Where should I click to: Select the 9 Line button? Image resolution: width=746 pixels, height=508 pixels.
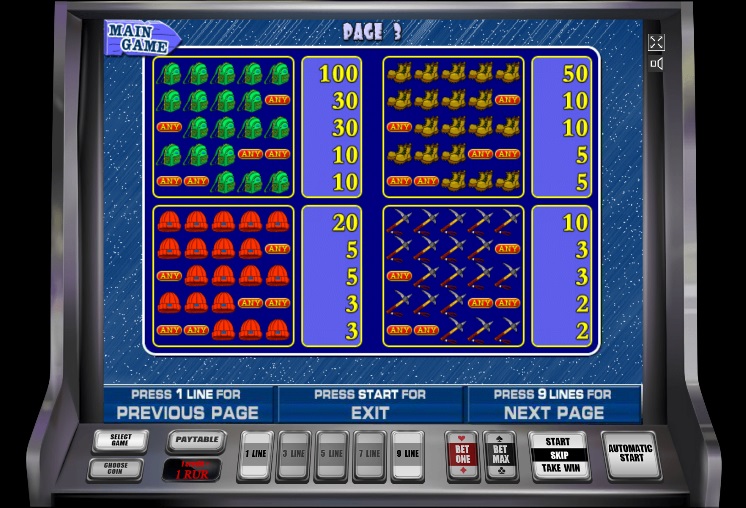(407, 454)
